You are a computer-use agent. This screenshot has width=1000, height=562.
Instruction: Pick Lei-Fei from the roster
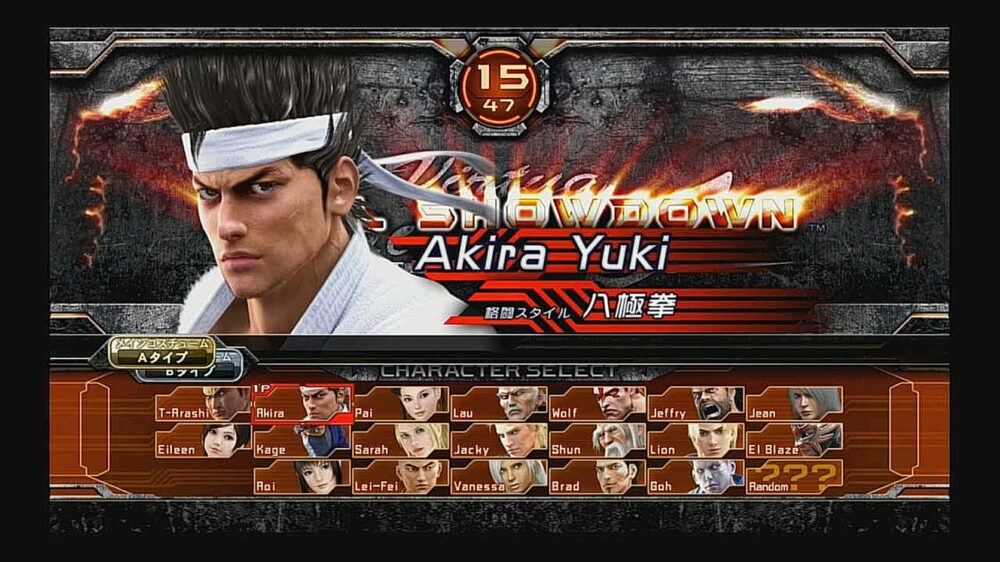click(x=400, y=477)
